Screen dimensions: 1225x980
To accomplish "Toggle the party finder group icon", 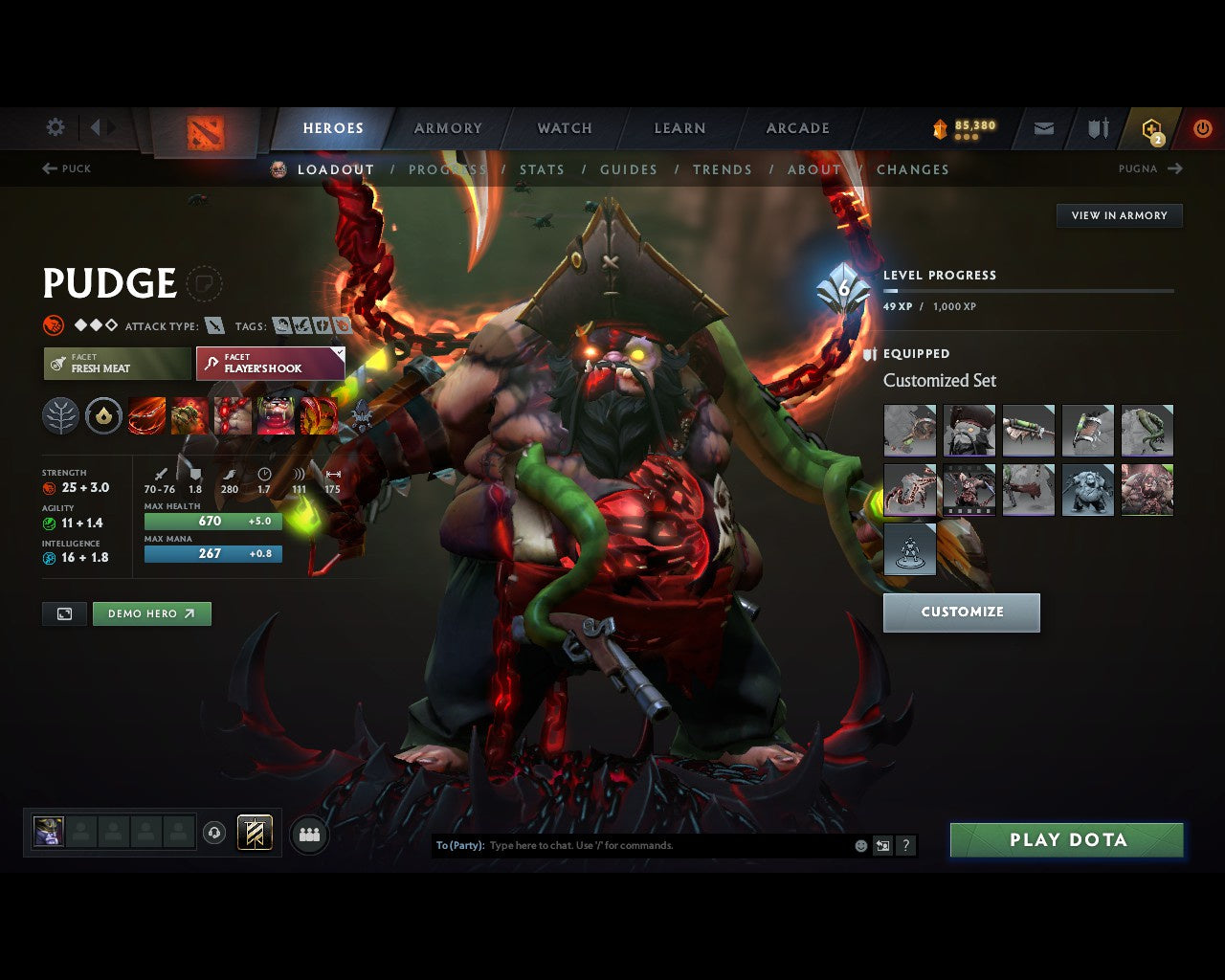I will (x=308, y=834).
